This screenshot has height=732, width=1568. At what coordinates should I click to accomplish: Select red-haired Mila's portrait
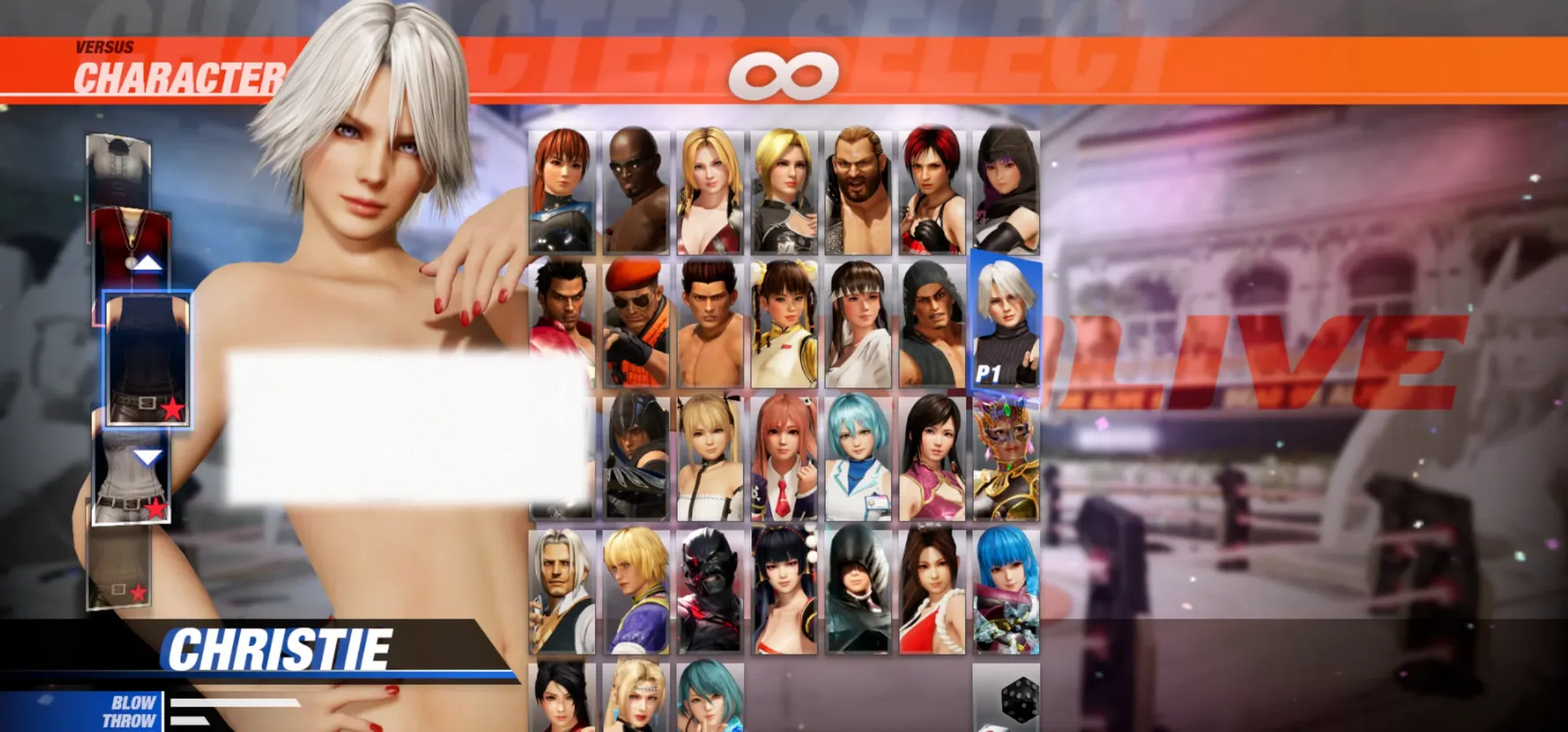(x=933, y=191)
